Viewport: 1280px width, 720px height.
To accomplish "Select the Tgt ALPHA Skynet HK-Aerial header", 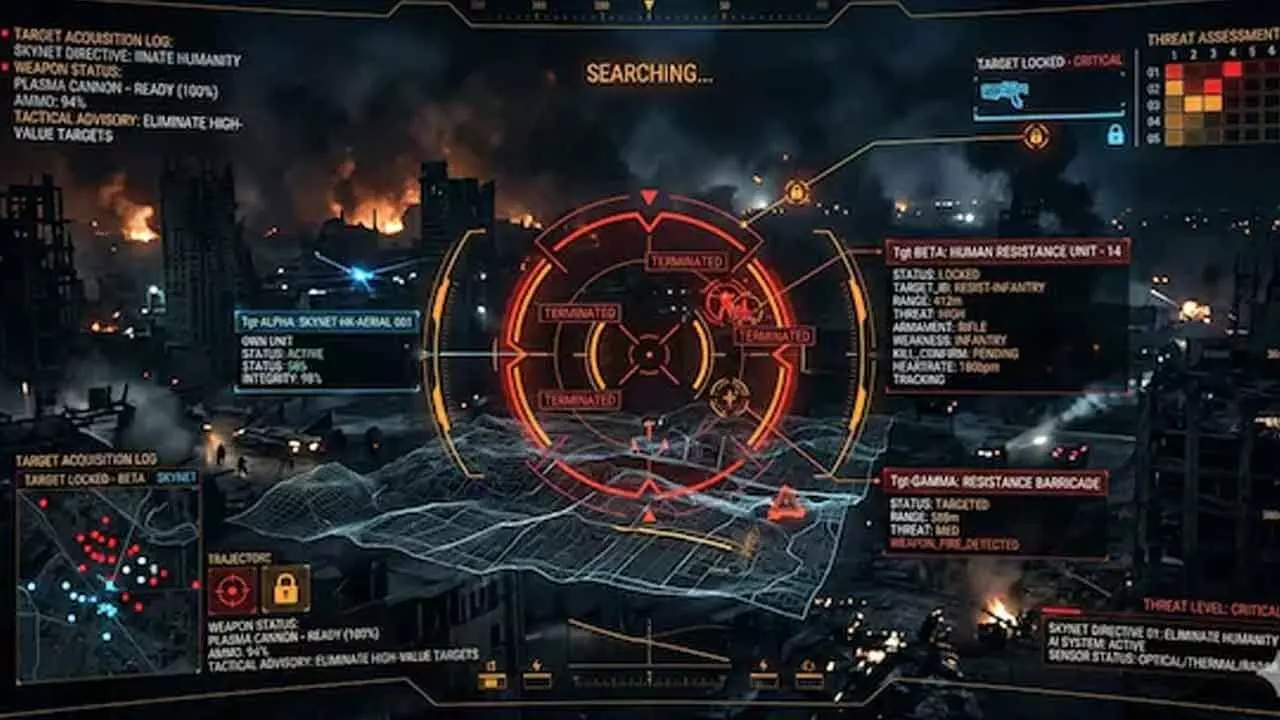I will (327, 322).
